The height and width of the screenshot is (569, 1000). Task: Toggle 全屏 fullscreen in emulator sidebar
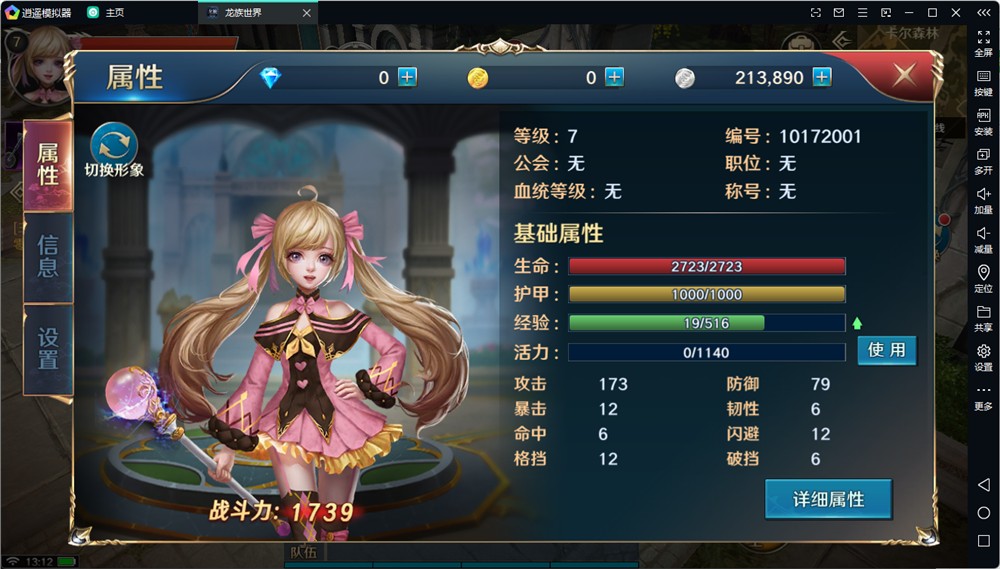coord(983,42)
